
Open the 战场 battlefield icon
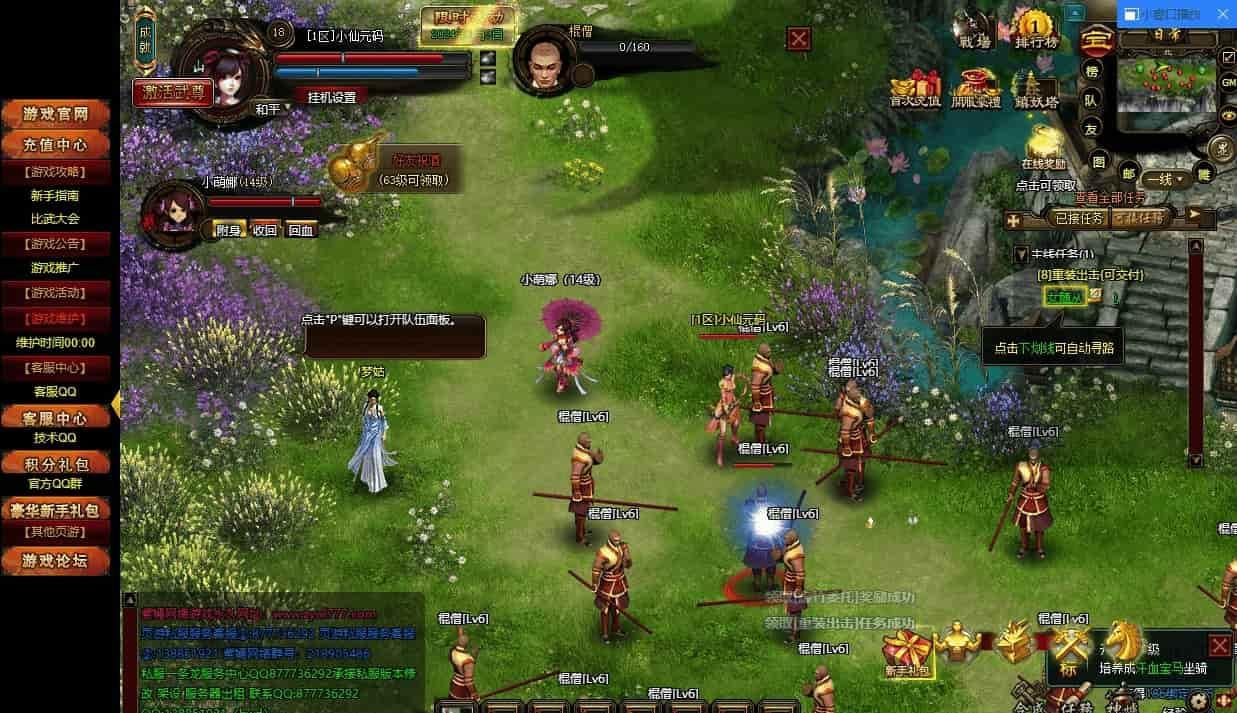[x=974, y=29]
